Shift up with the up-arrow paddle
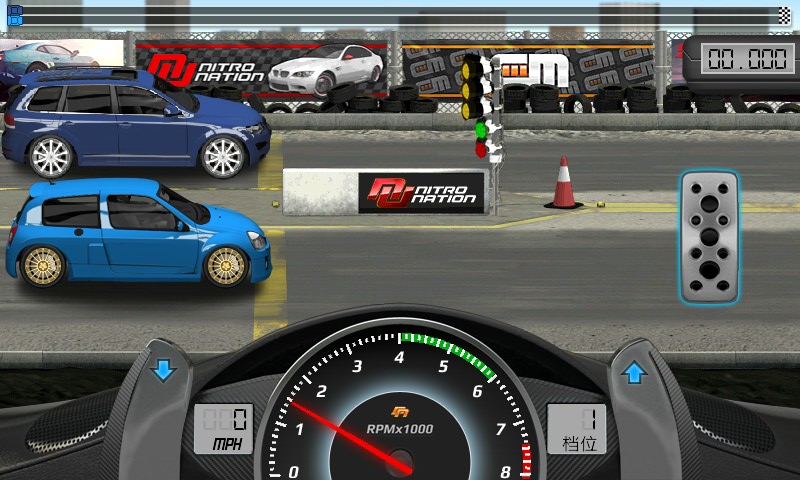The width and height of the screenshot is (800, 480). coord(633,374)
